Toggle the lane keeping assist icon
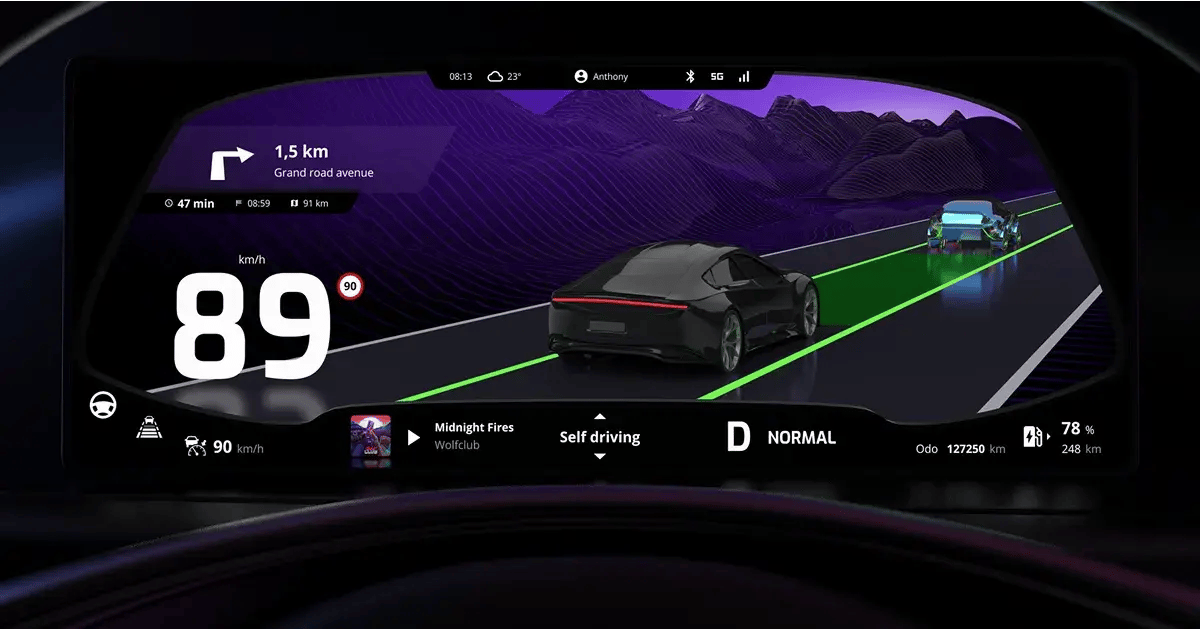Image resolution: width=1200 pixels, height=629 pixels. (x=148, y=428)
